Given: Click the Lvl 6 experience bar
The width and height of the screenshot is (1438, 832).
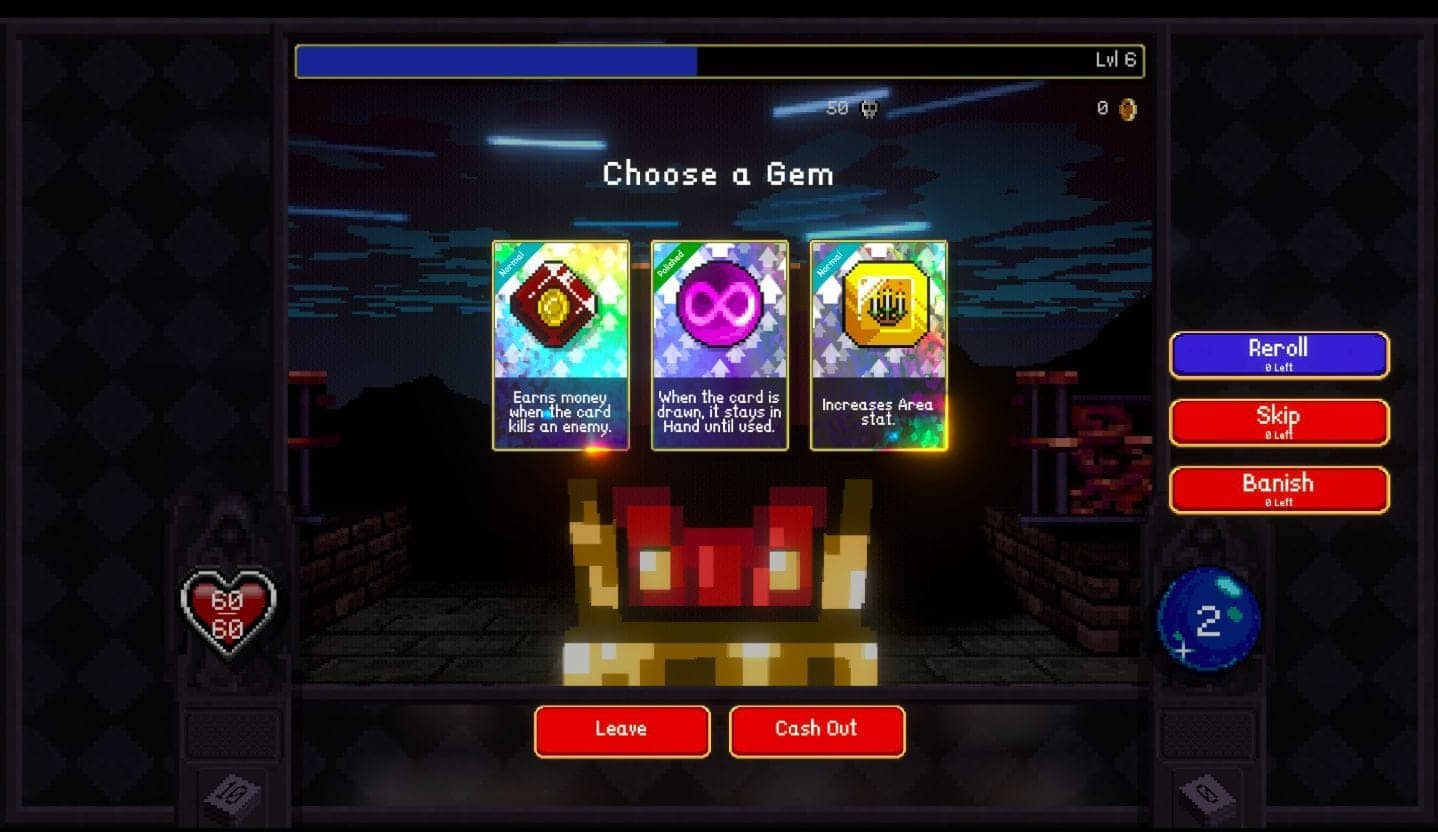Looking at the screenshot, I should coord(719,60).
